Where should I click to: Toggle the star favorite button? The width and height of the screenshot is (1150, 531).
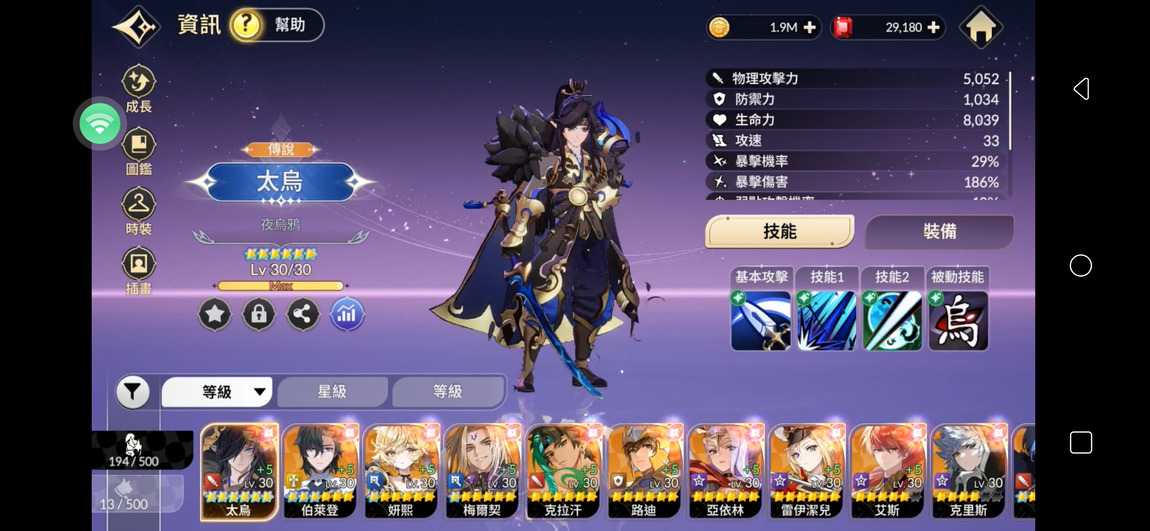click(214, 315)
